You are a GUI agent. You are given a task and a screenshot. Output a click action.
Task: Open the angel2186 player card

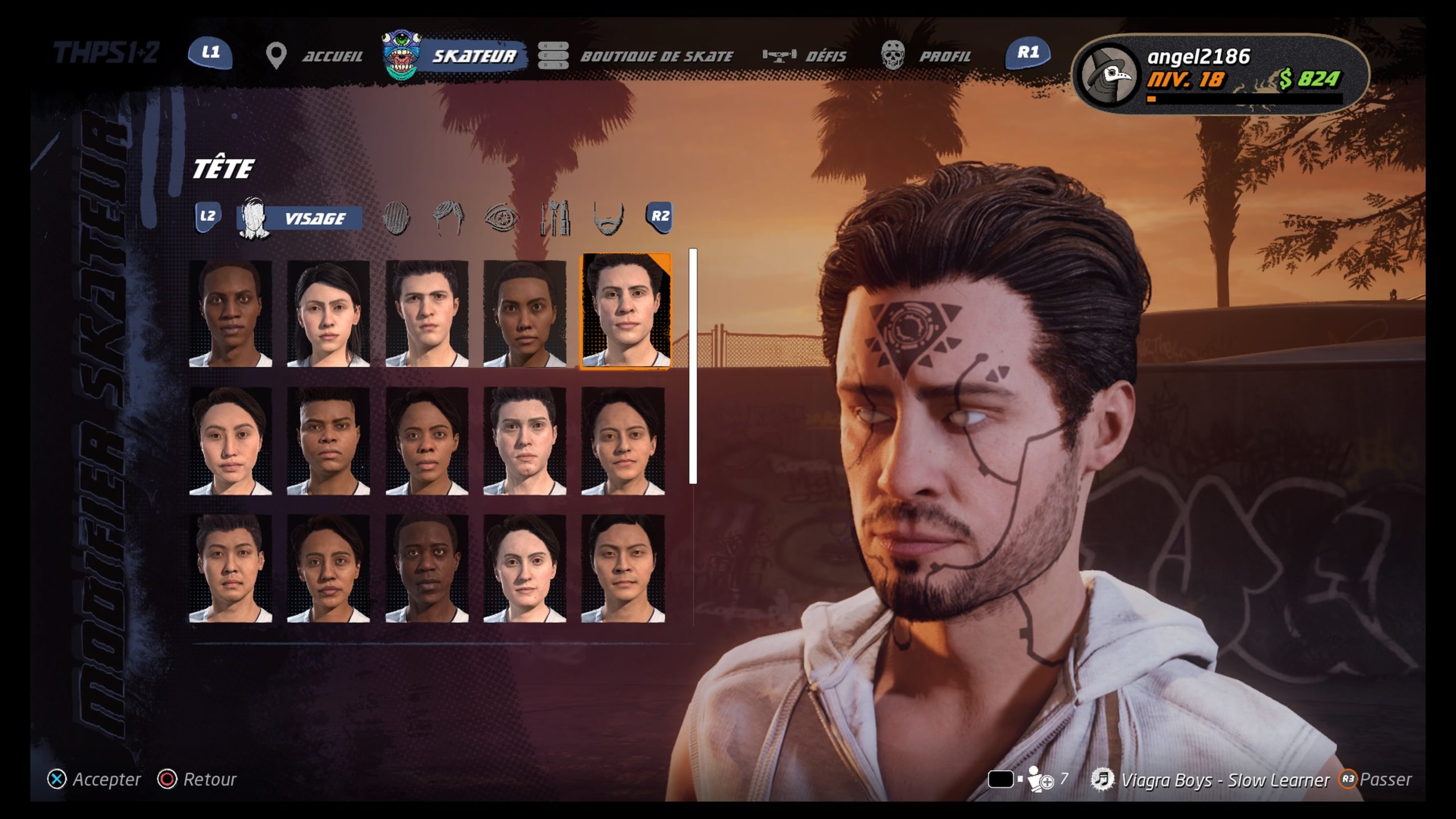(1219, 74)
